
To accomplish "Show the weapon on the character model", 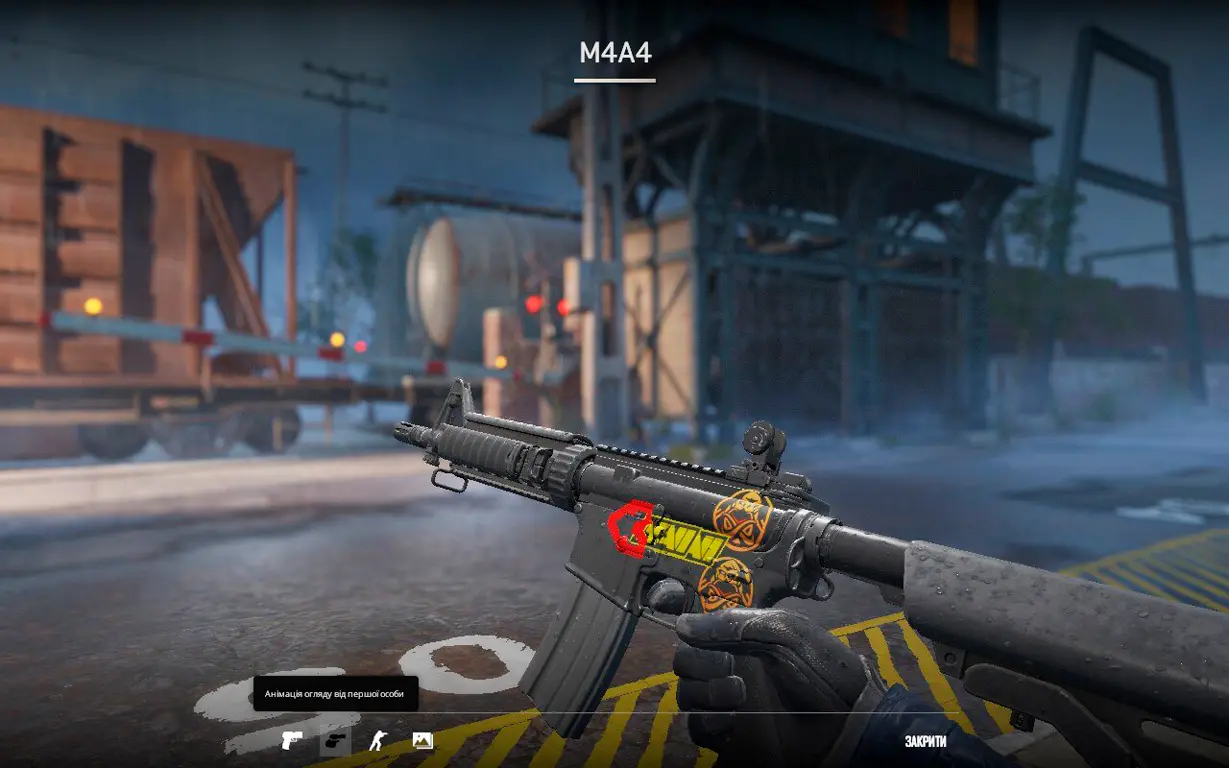I will coord(377,740).
